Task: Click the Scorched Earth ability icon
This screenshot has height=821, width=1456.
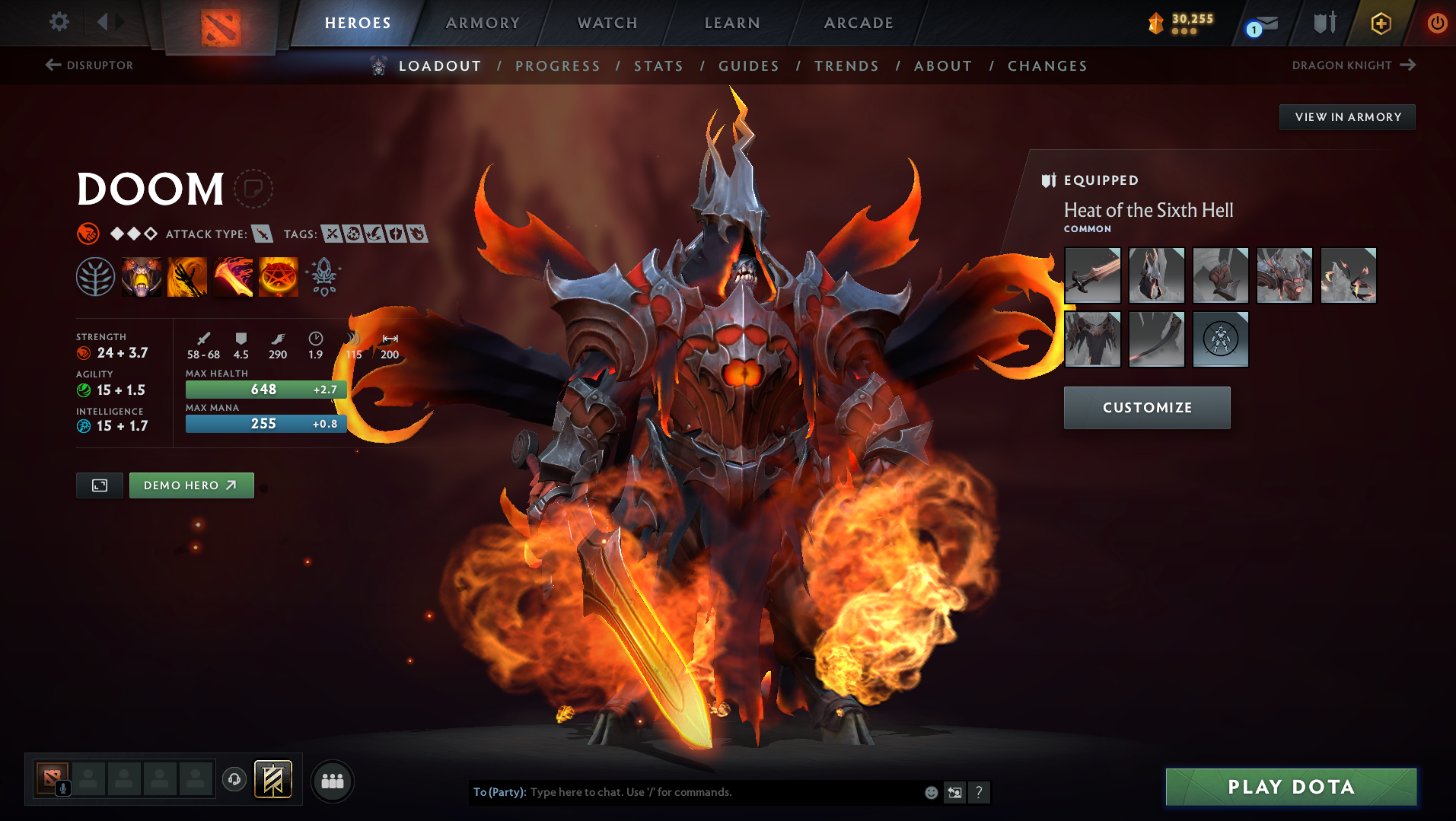Action: (x=187, y=276)
